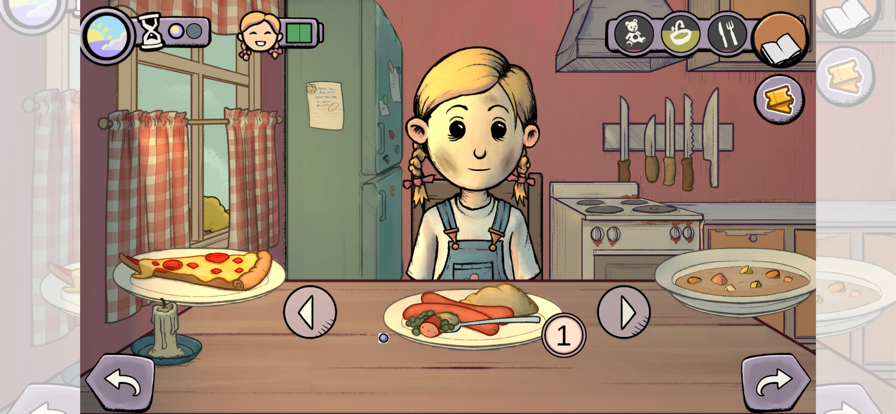The height and width of the screenshot is (414, 896).
Task: Pick the bowl of soup
Action: pos(734,278)
